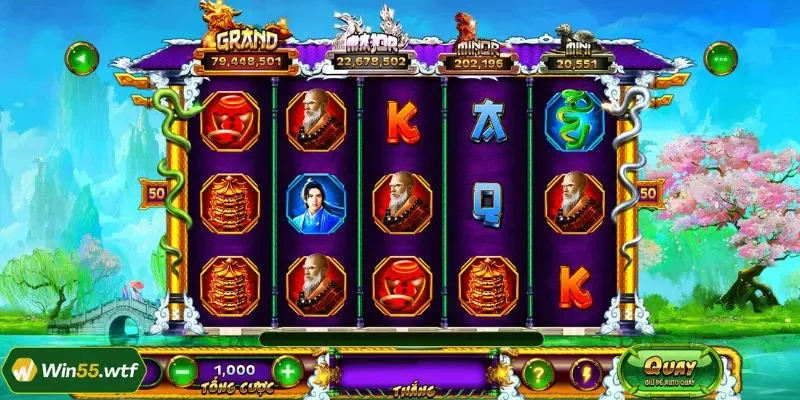Increase the total bet with plus button
The width and height of the screenshot is (800, 400).
click(287, 372)
